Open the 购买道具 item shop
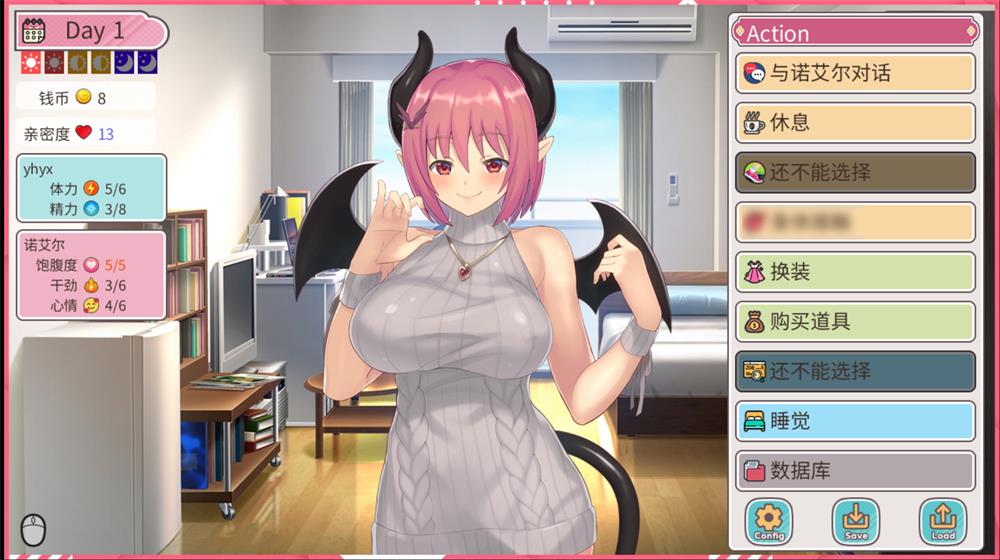The height and width of the screenshot is (560, 1000). click(855, 321)
